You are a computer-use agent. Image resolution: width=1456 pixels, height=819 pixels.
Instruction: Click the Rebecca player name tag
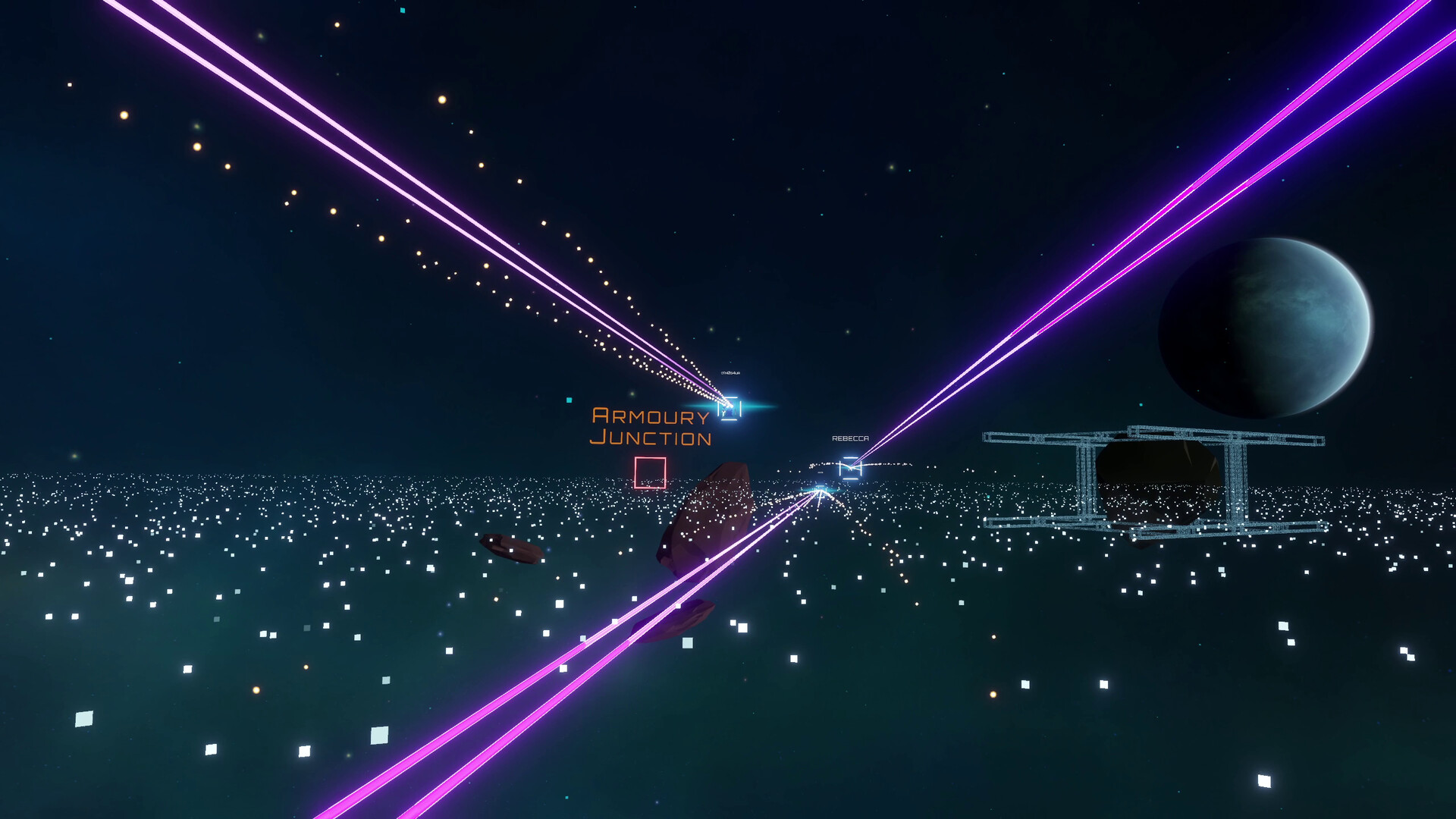click(x=851, y=438)
